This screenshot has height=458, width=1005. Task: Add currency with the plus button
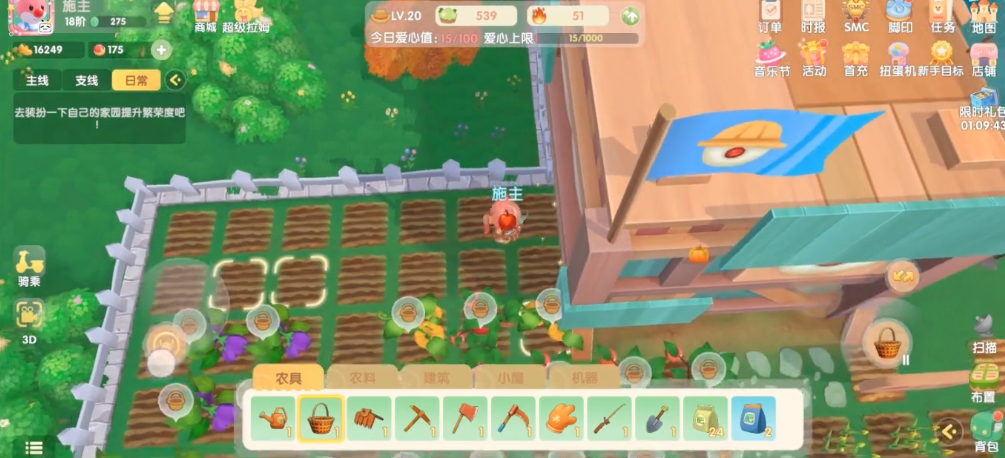161,50
